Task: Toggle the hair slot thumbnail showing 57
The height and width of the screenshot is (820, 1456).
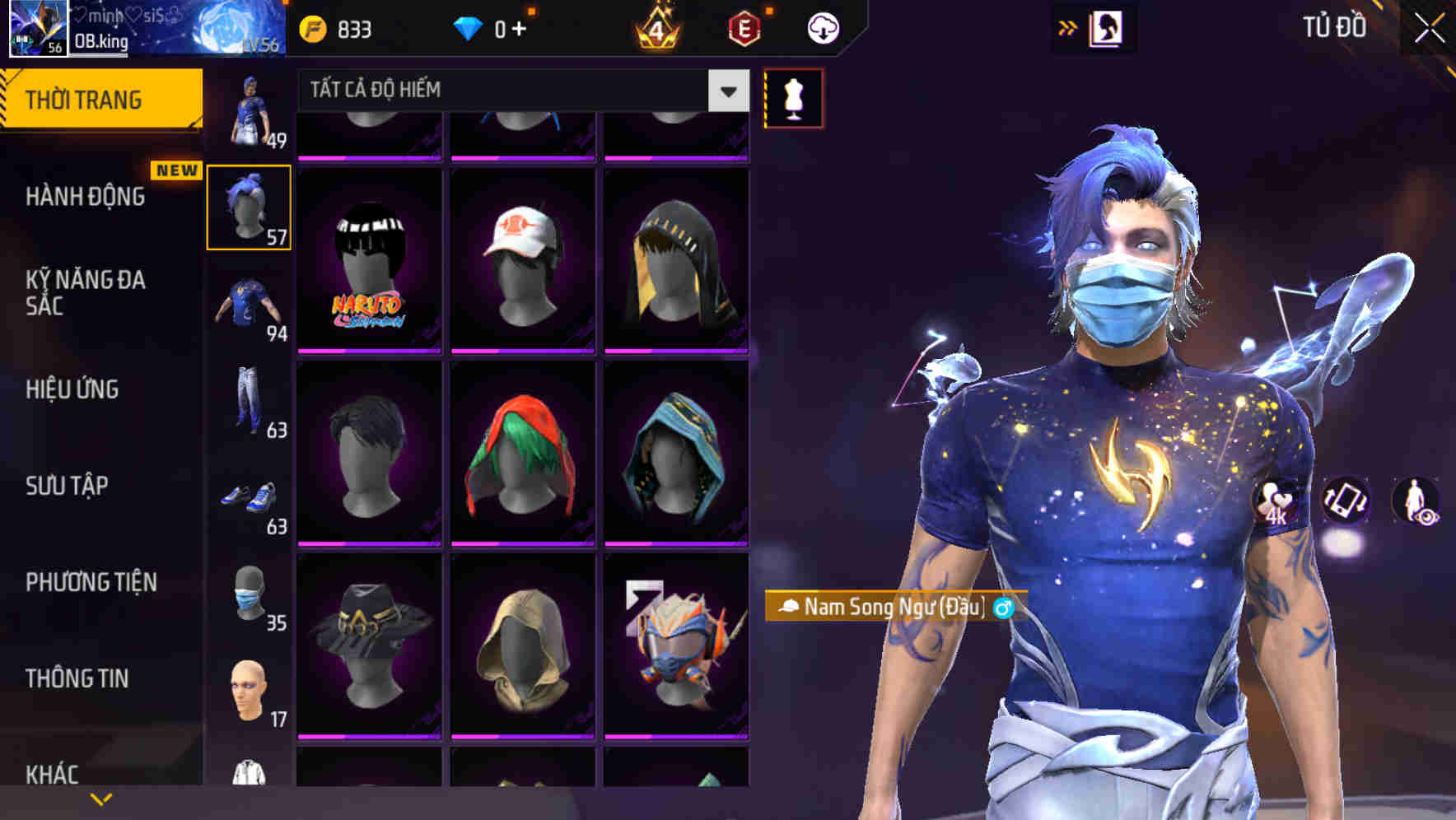Action: (x=250, y=206)
